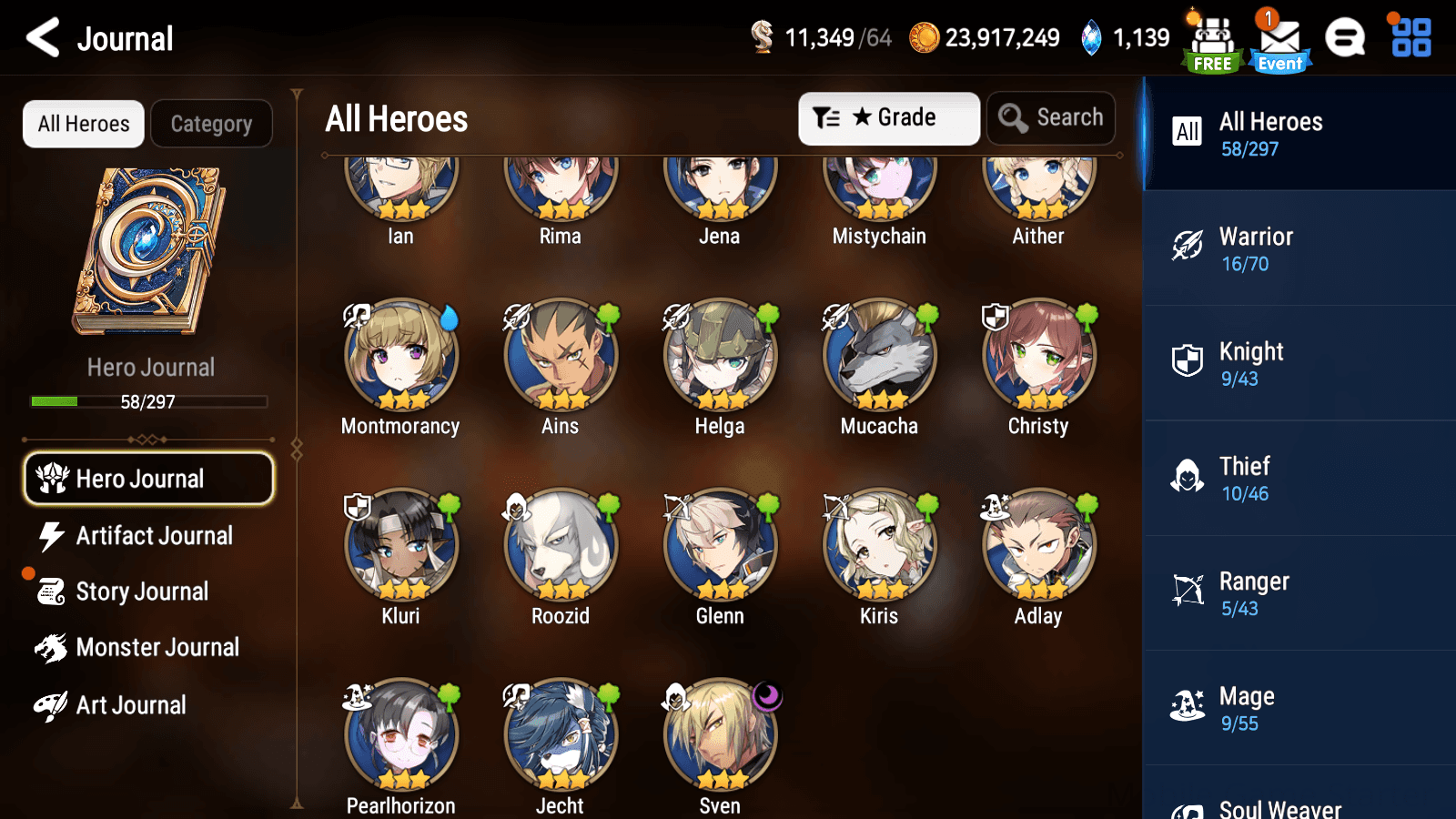Filter heroes by Mage class
The width and height of the screenshot is (1456, 819).
point(1299,707)
